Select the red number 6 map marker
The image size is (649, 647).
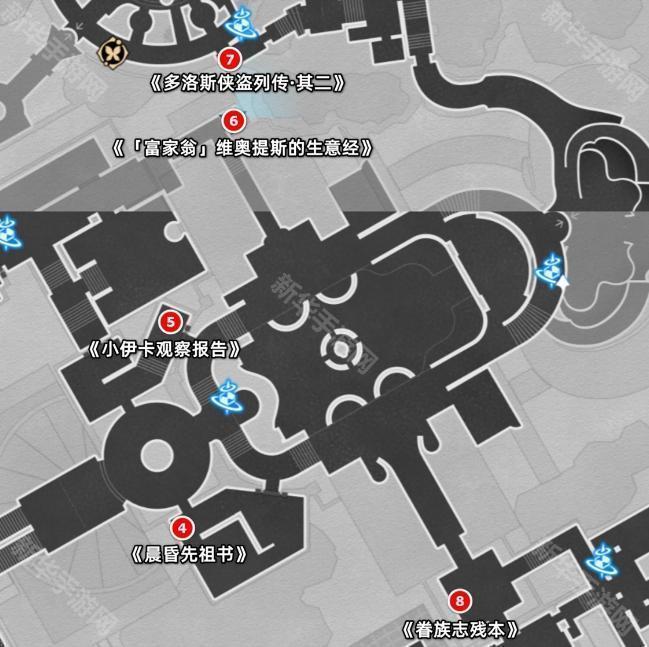click(233, 121)
